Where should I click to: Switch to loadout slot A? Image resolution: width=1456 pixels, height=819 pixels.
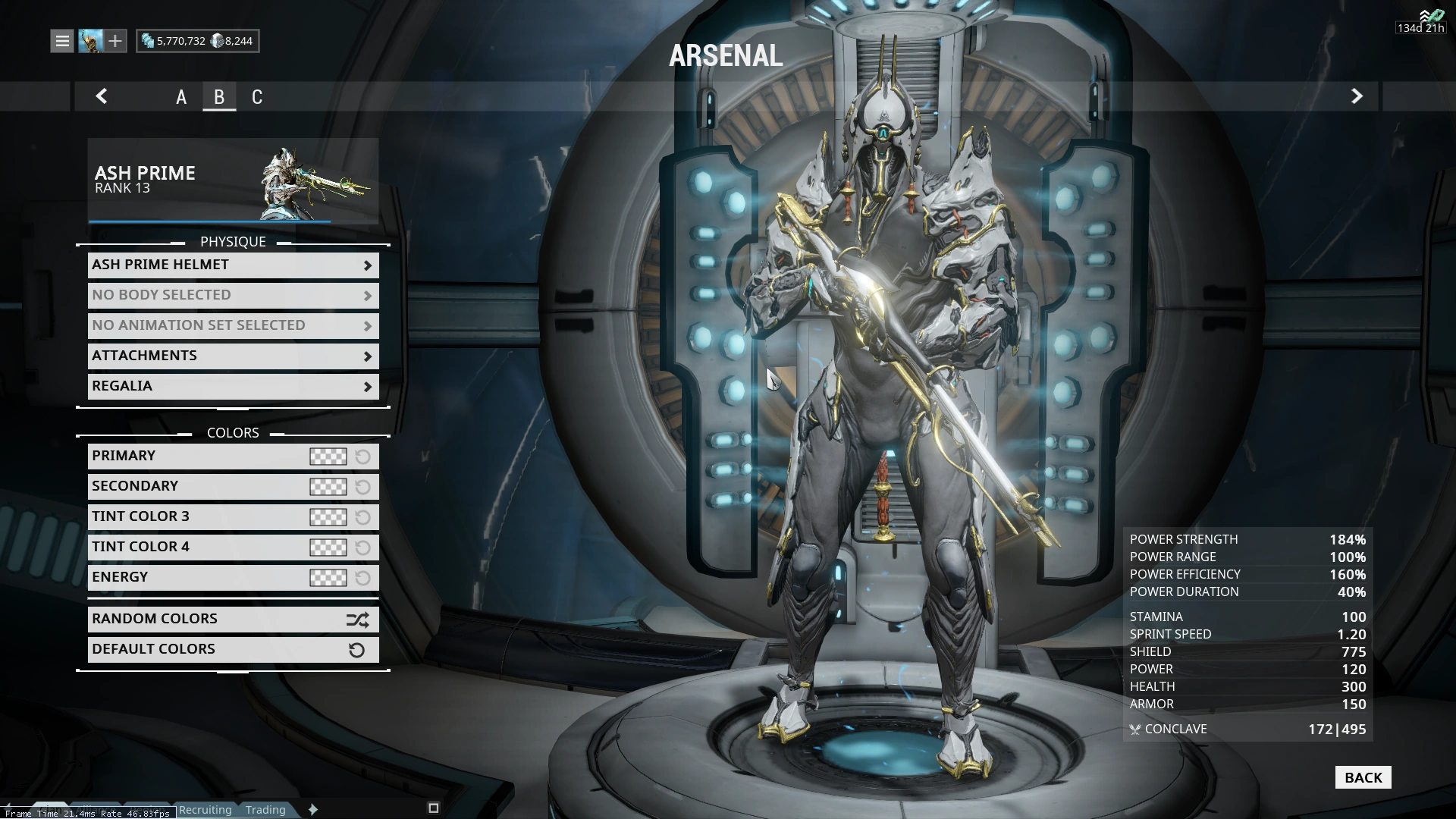(x=181, y=97)
